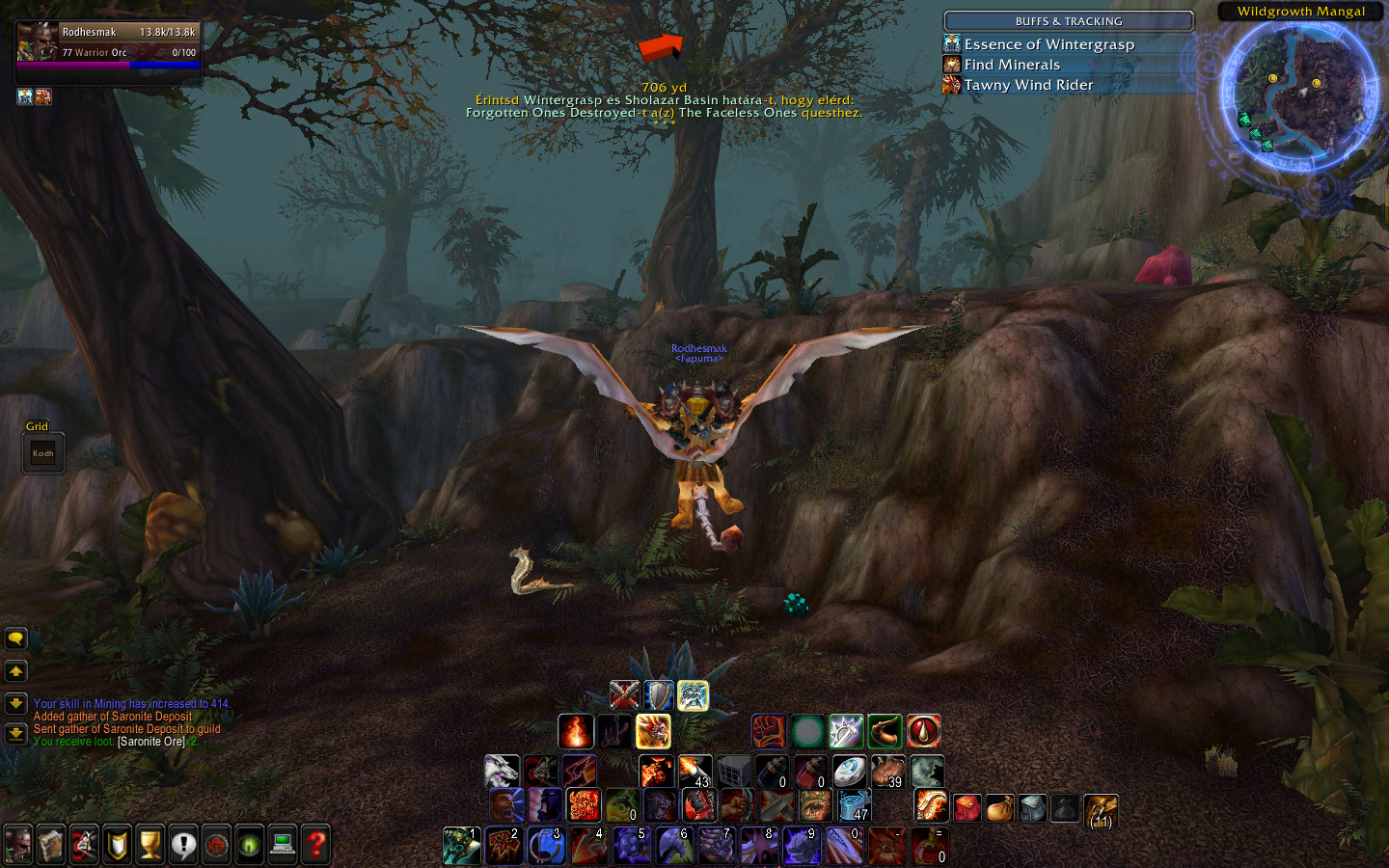Click the Essence of Wintergrasp buff entry

(x=1049, y=44)
